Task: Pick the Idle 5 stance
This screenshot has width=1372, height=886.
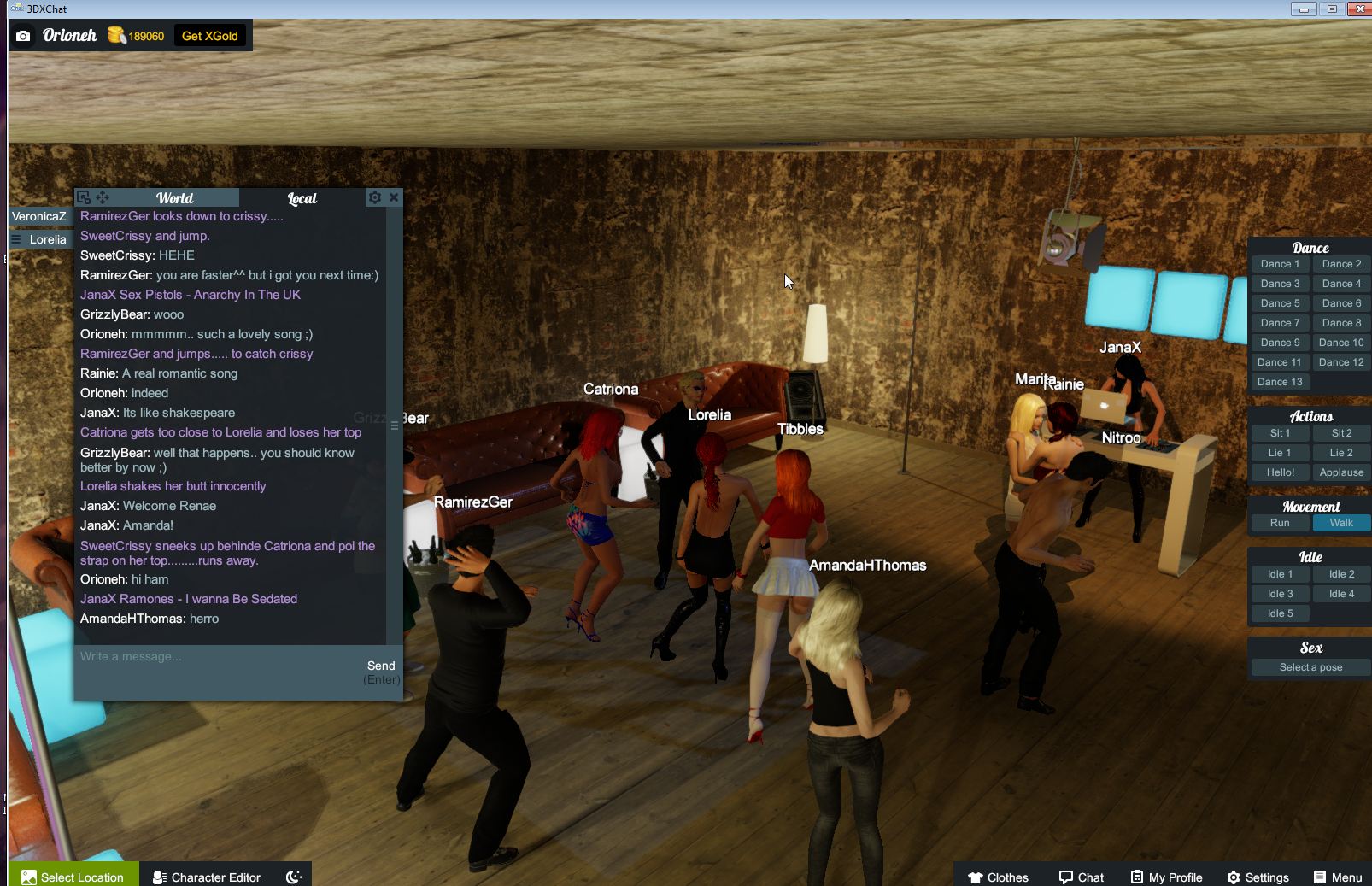Action: tap(1280, 613)
